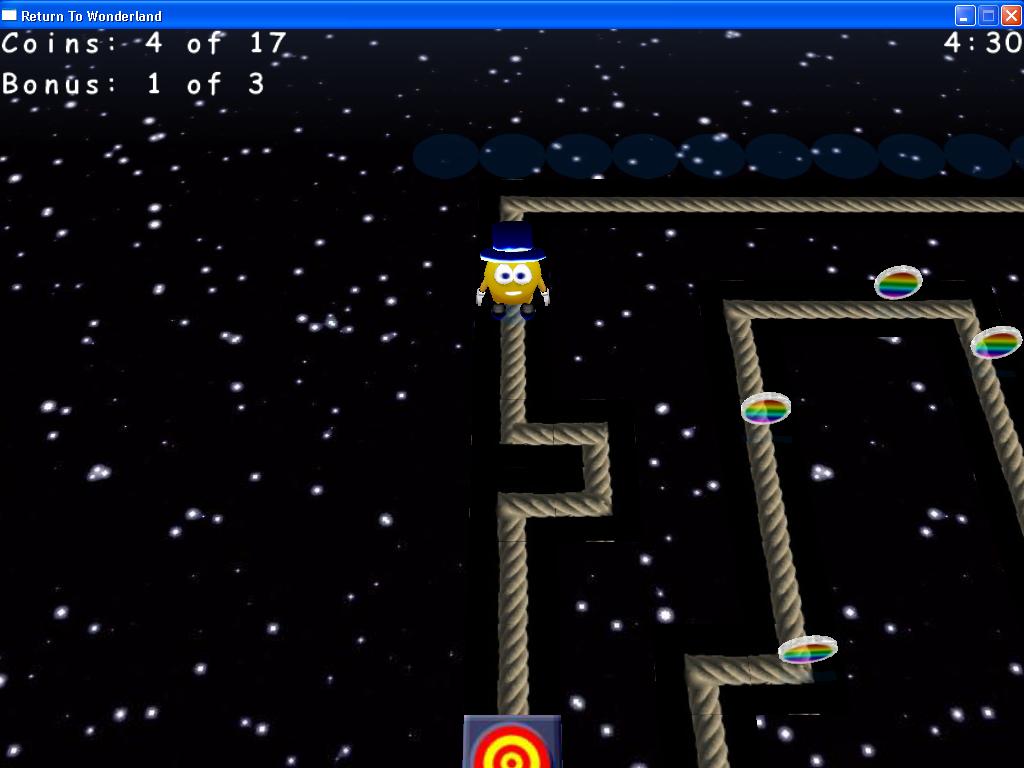
Task: Close the Return To Wonderland window
Action: click(x=1011, y=15)
